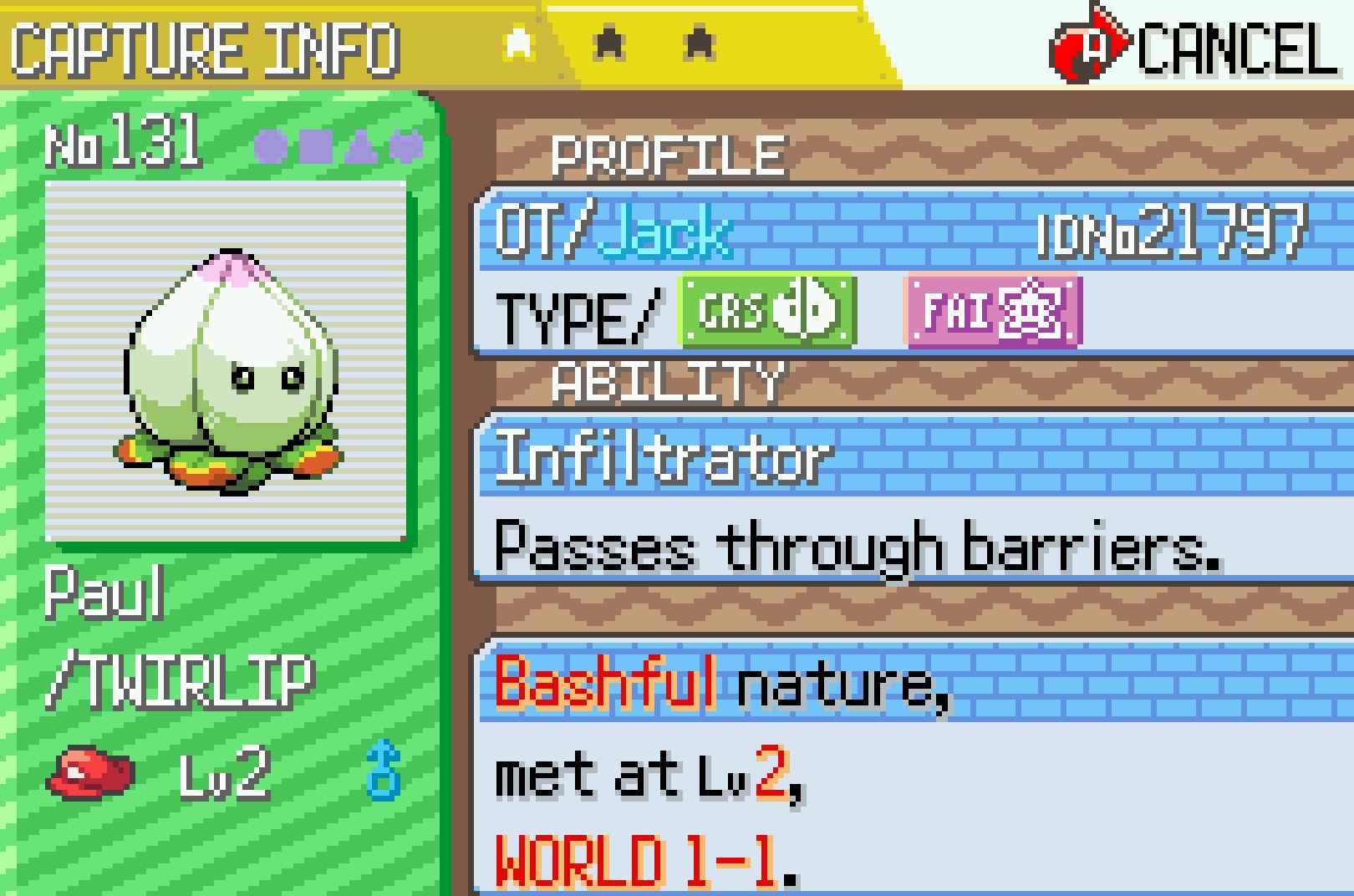This screenshot has width=1354, height=896.
Task: Click the Twirlip portrait thumbnail
Action: pos(227,363)
